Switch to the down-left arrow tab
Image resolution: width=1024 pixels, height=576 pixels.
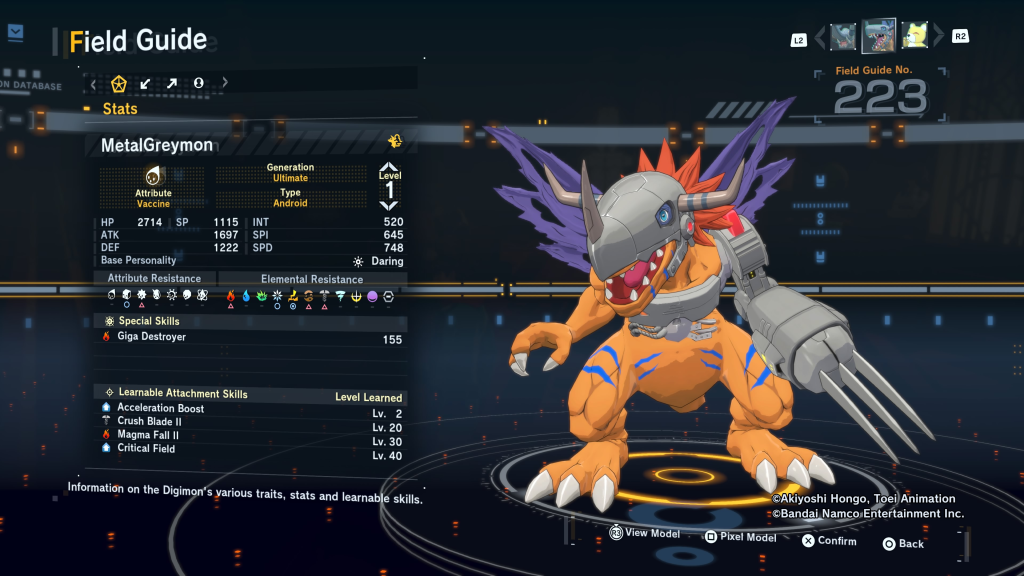coord(146,83)
